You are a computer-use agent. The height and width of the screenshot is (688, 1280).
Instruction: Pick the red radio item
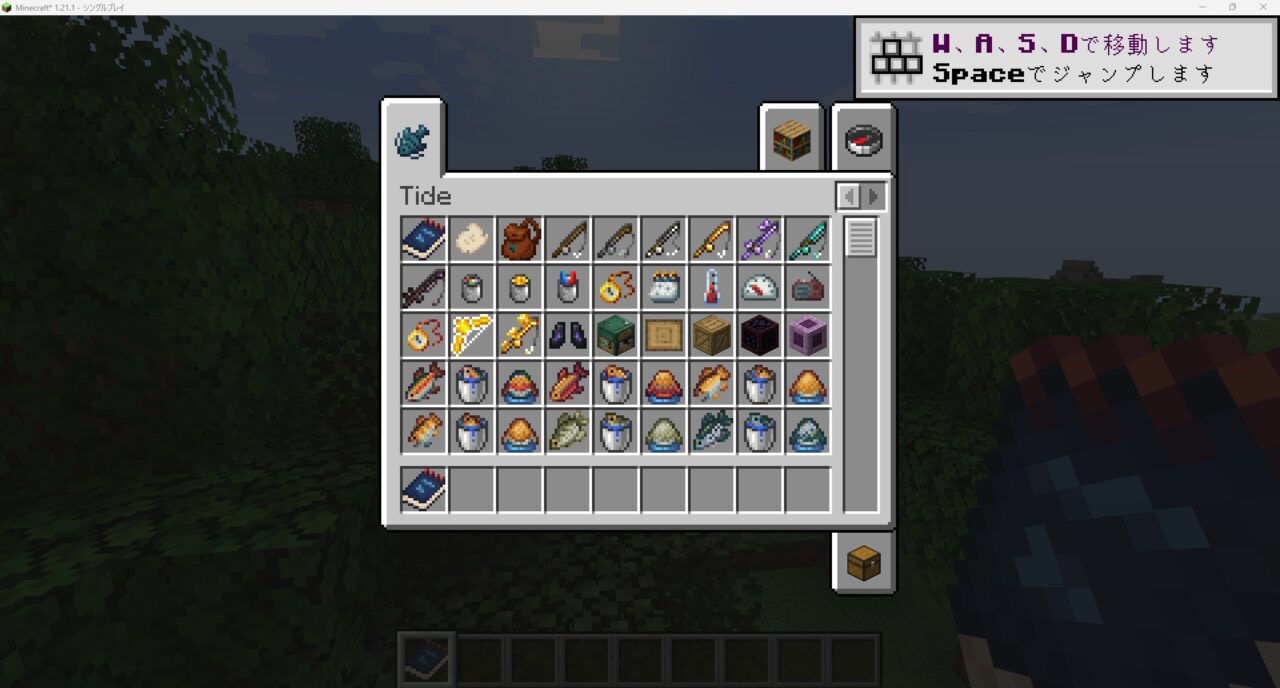pos(808,288)
